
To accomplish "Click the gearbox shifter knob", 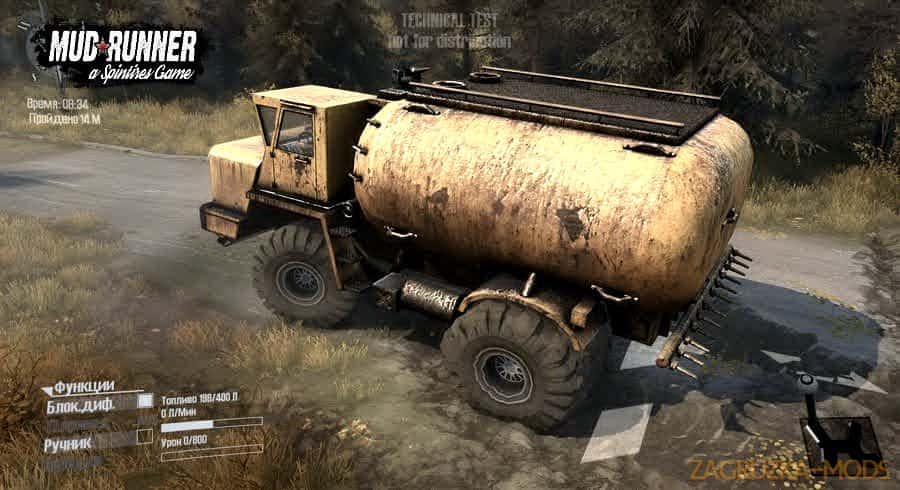I will 807,382.
